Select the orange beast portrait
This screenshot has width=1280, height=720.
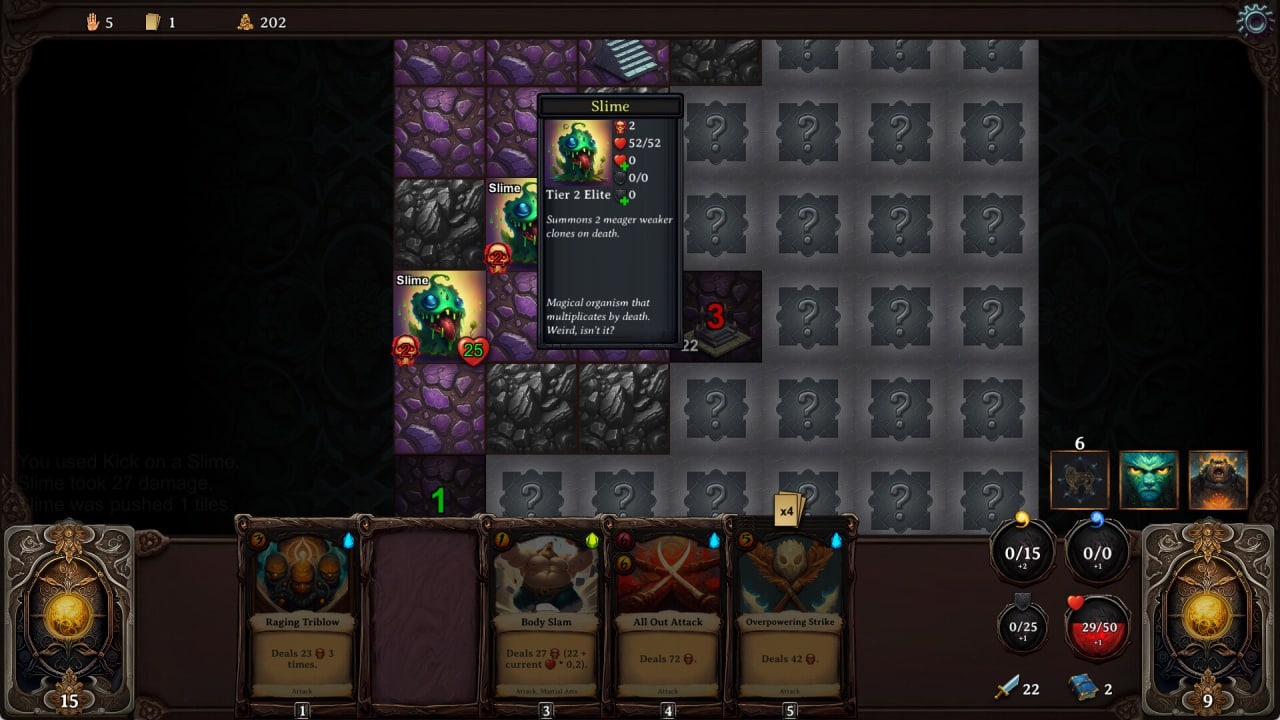(x=1217, y=480)
